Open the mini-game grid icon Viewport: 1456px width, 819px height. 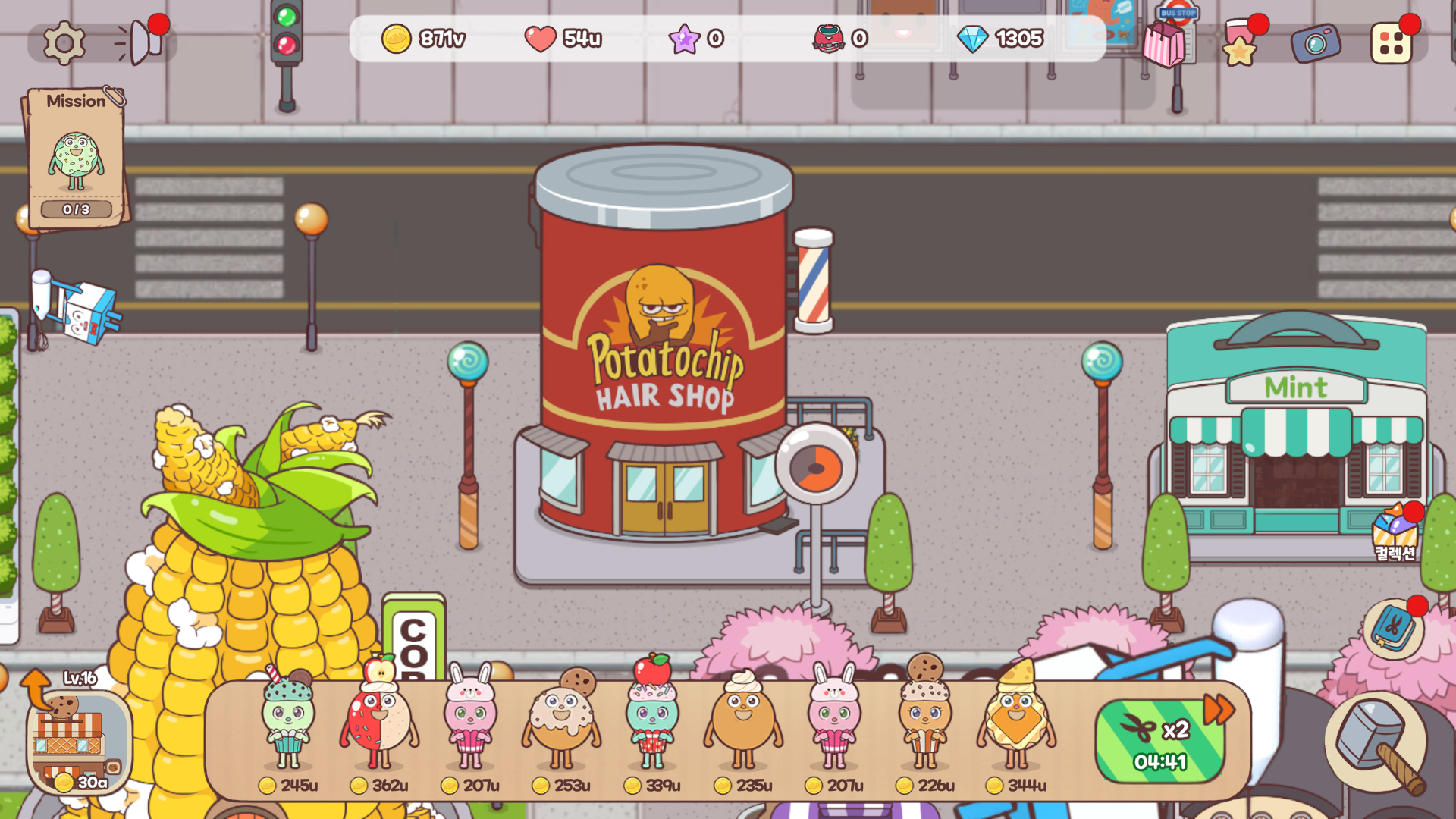[1392, 43]
